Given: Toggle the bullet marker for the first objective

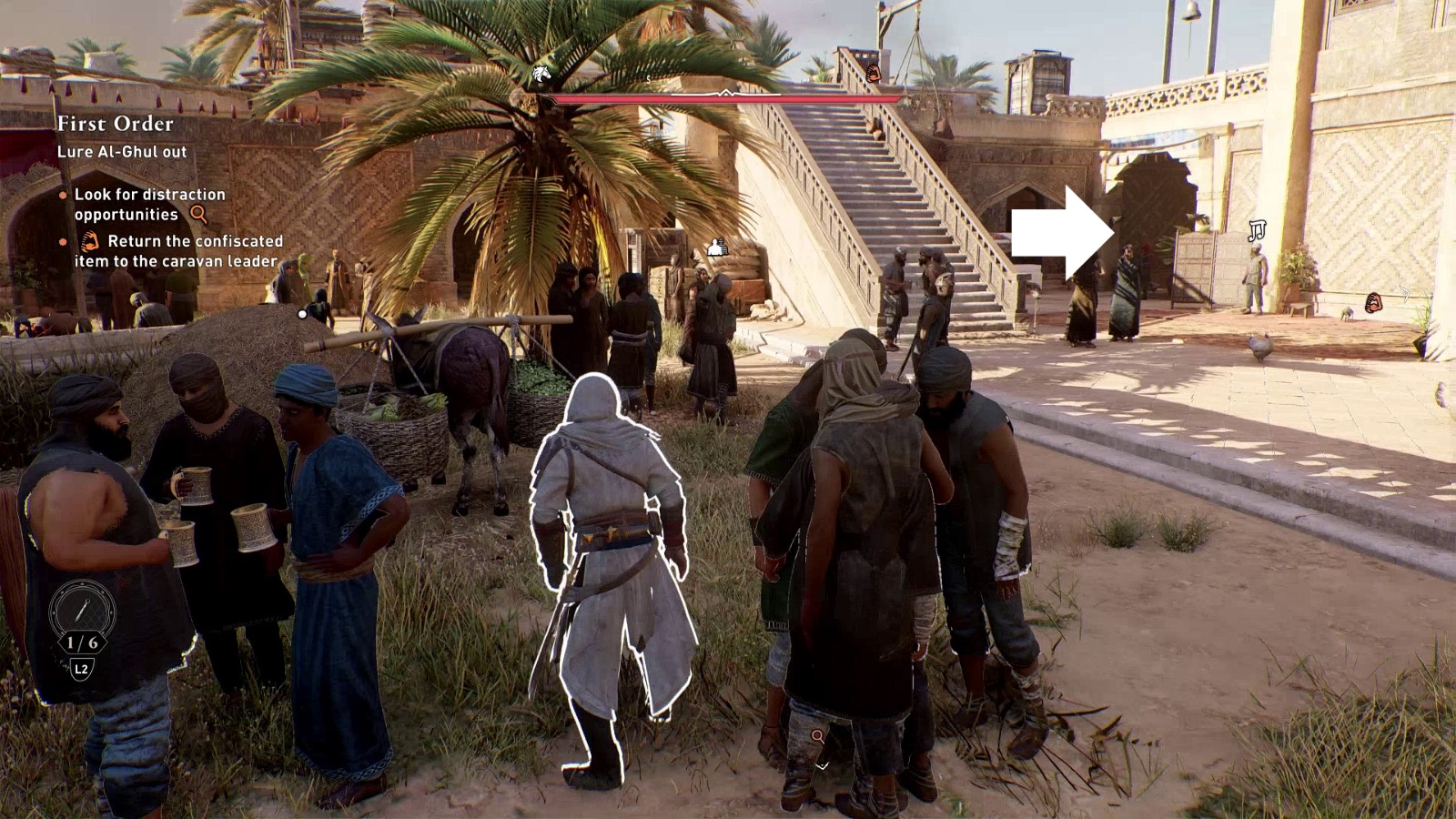Looking at the screenshot, I should point(61,196).
